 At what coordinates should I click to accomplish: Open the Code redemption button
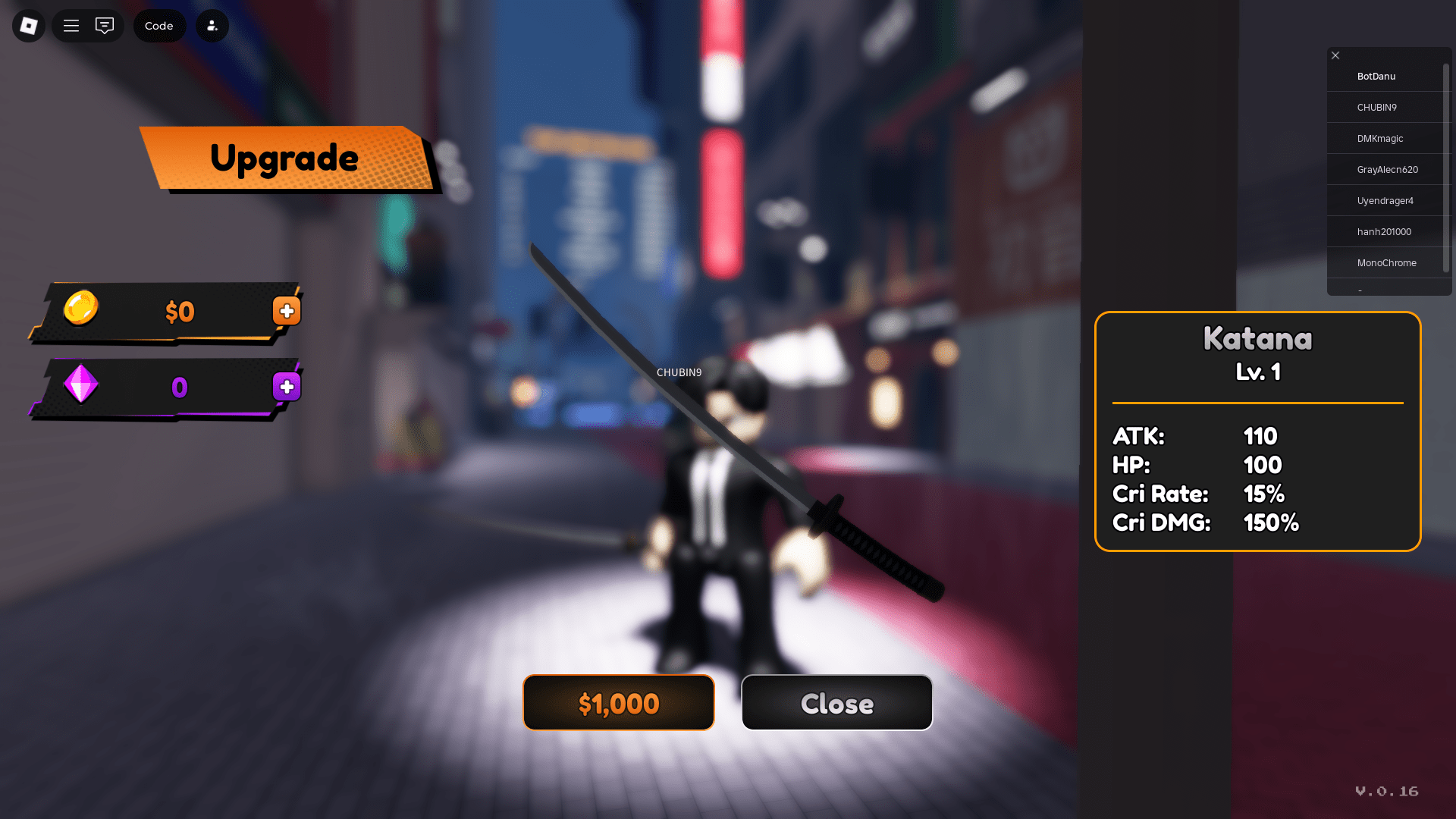click(159, 25)
